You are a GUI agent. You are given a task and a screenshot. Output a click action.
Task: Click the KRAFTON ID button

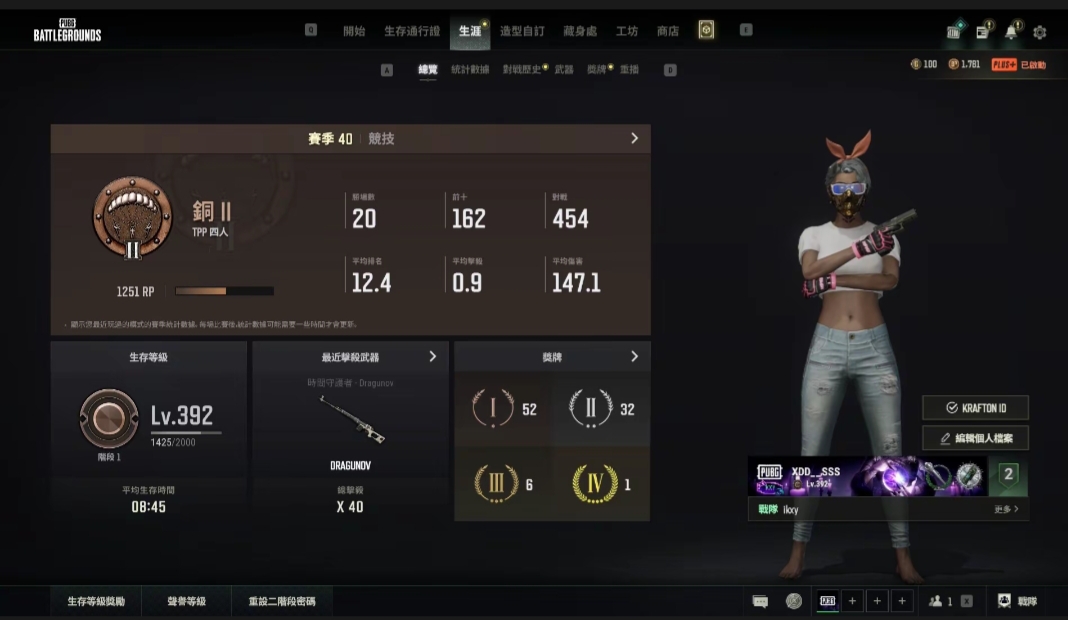pyautogui.click(x=975, y=408)
